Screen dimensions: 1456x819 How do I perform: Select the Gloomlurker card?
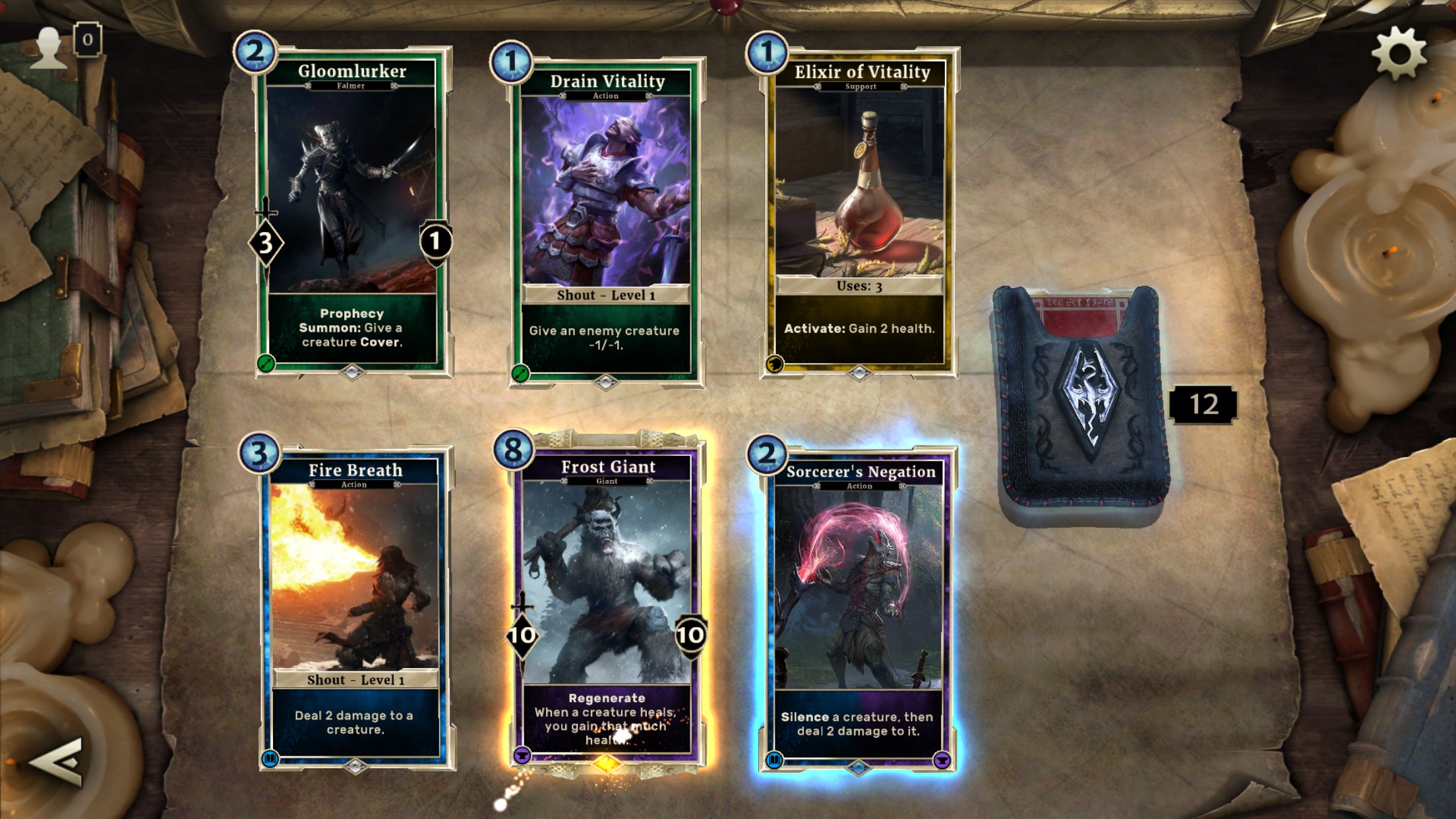352,211
